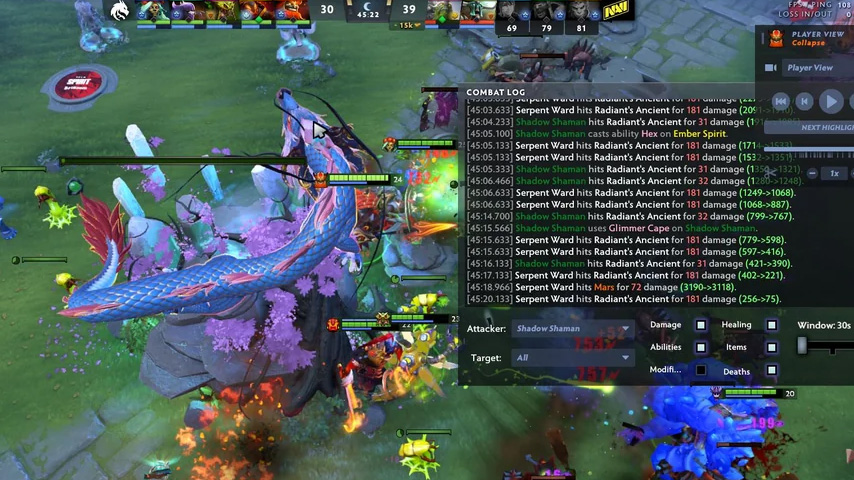Image resolution: width=854 pixels, height=480 pixels.
Task: Skip to the replay start with the rewind button
Action: coord(782,101)
